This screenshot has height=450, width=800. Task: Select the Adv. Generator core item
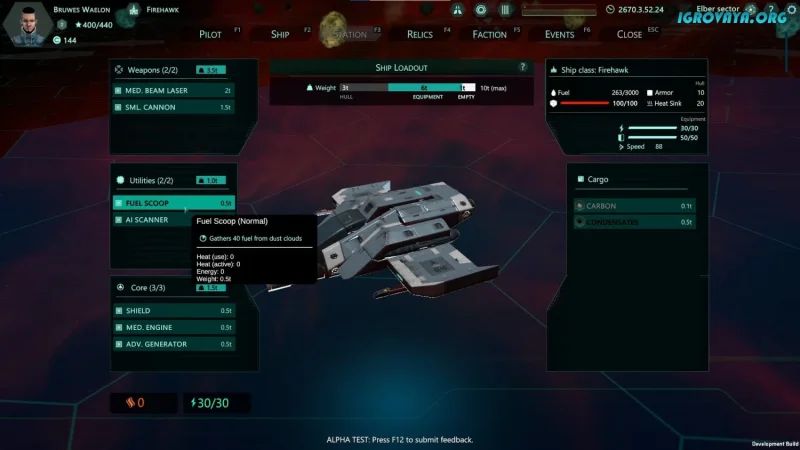(173, 344)
